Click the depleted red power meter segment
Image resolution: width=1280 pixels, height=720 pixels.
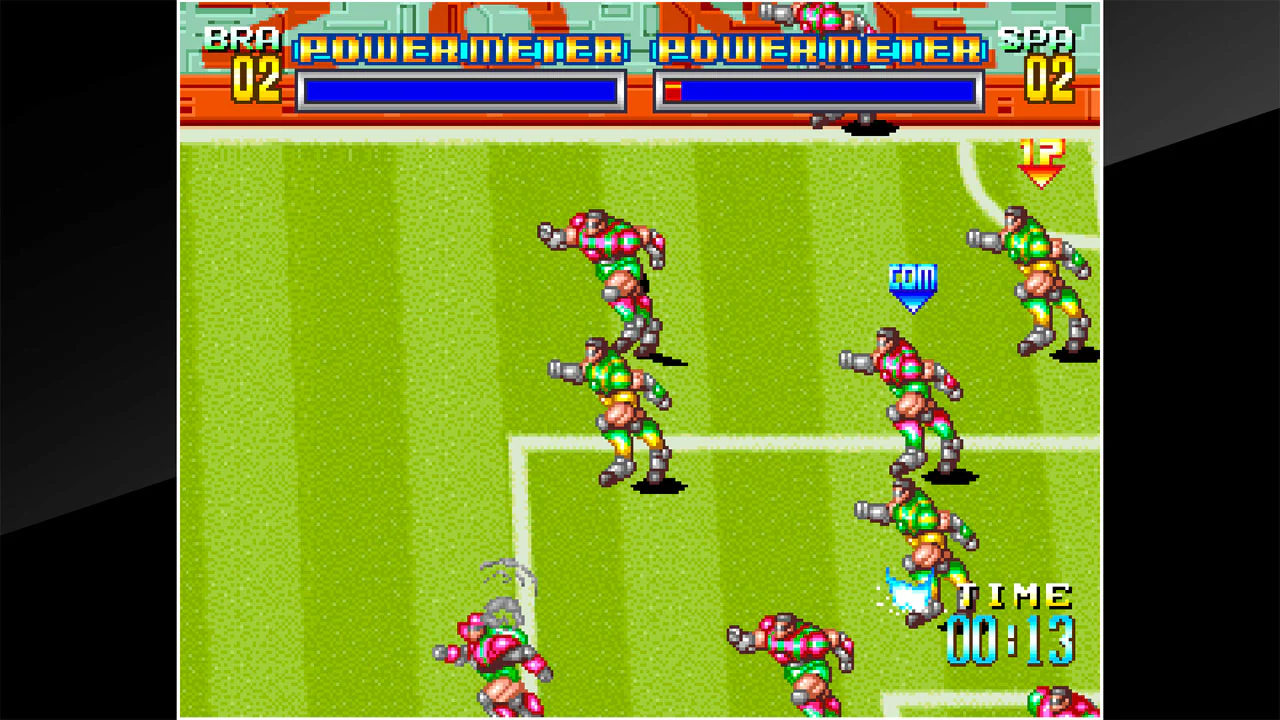point(673,90)
